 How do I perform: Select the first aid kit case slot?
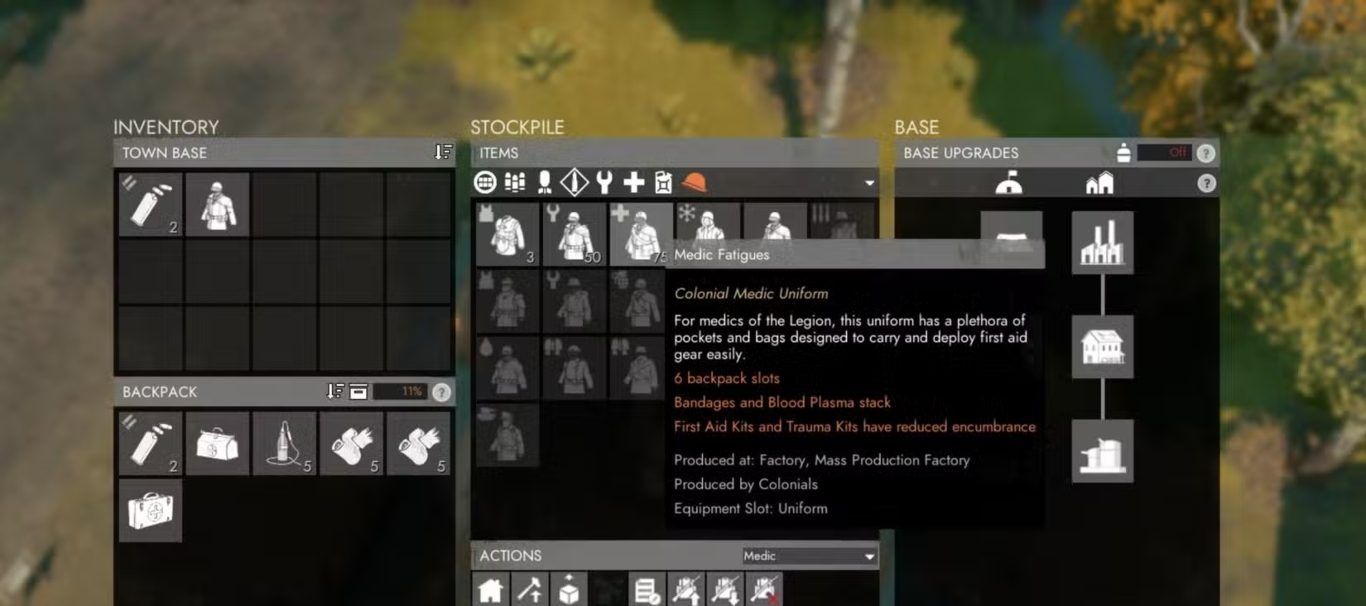(x=150, y=510)
